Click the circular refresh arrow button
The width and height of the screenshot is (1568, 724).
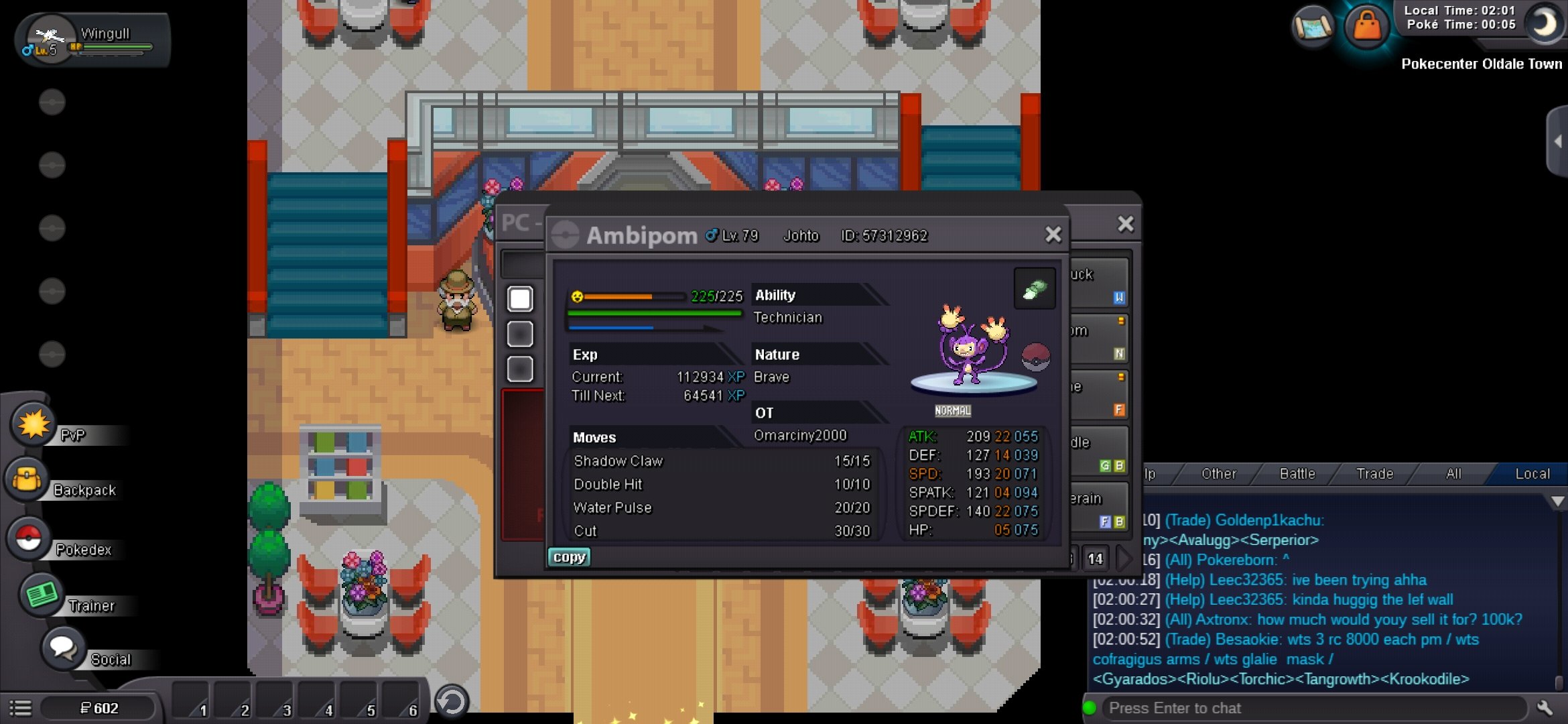452,702
